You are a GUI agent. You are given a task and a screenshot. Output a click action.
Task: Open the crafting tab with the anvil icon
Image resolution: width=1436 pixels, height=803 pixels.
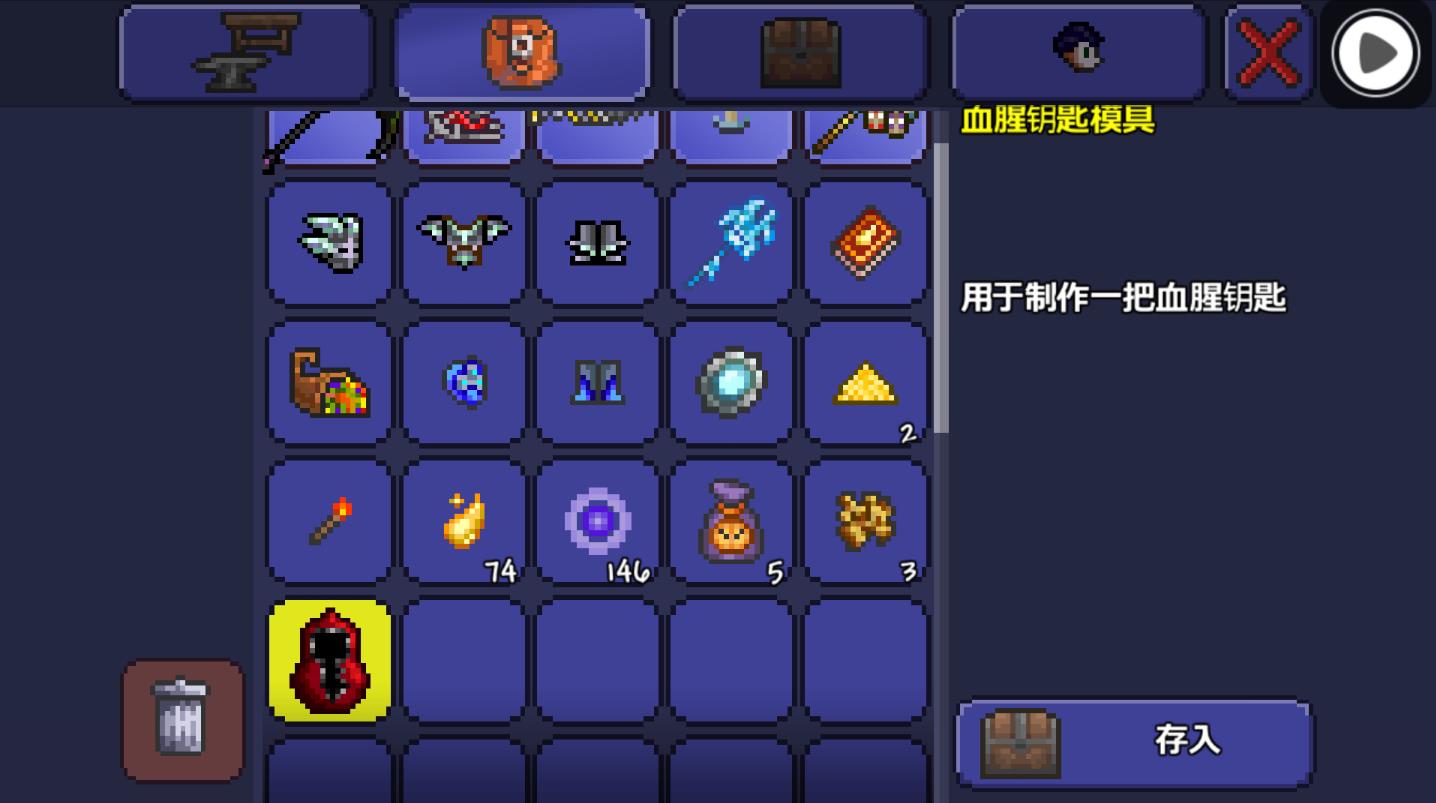247,52
